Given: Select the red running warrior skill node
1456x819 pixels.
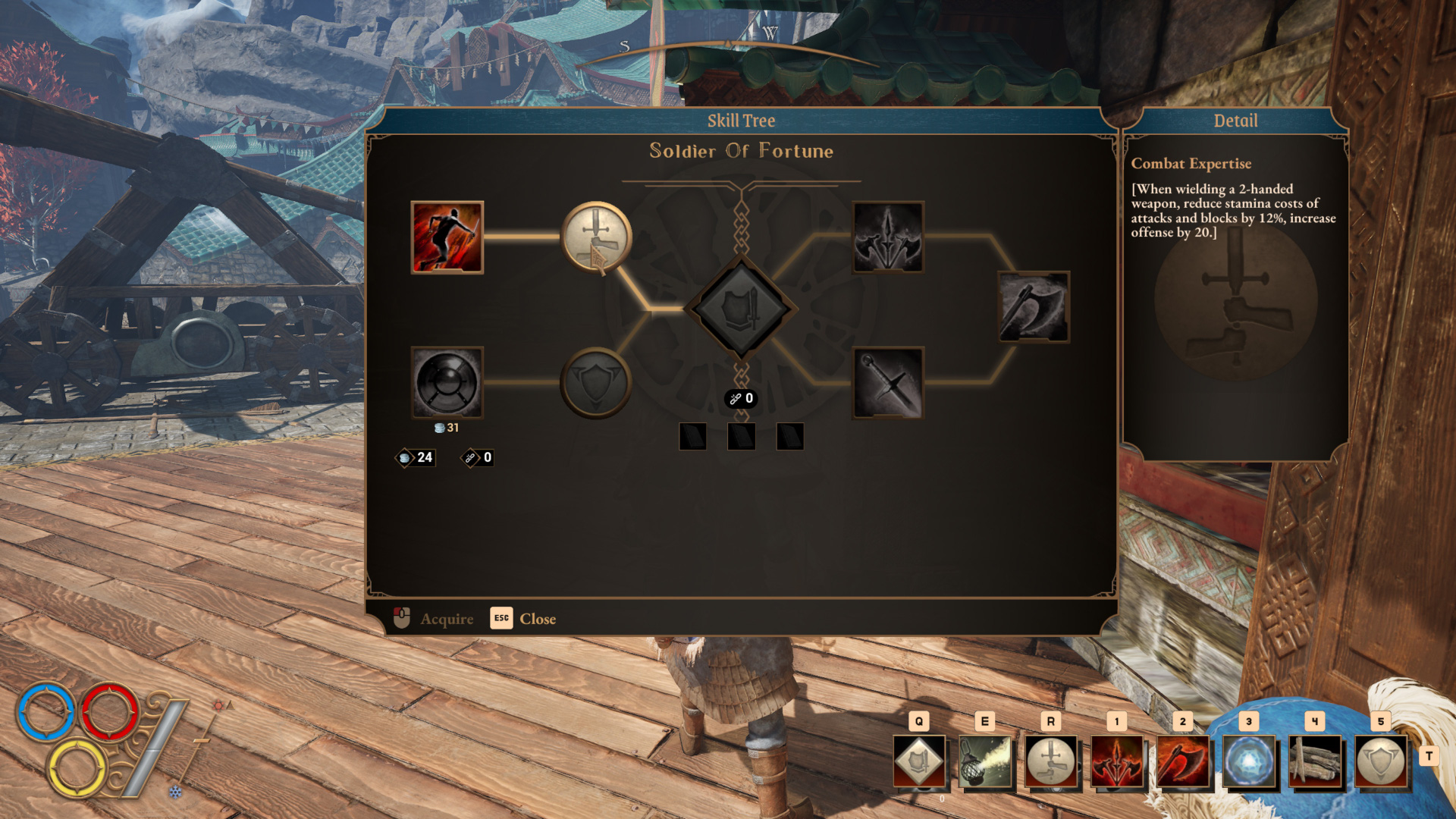Looking at the screenshot, I should 447,237.
